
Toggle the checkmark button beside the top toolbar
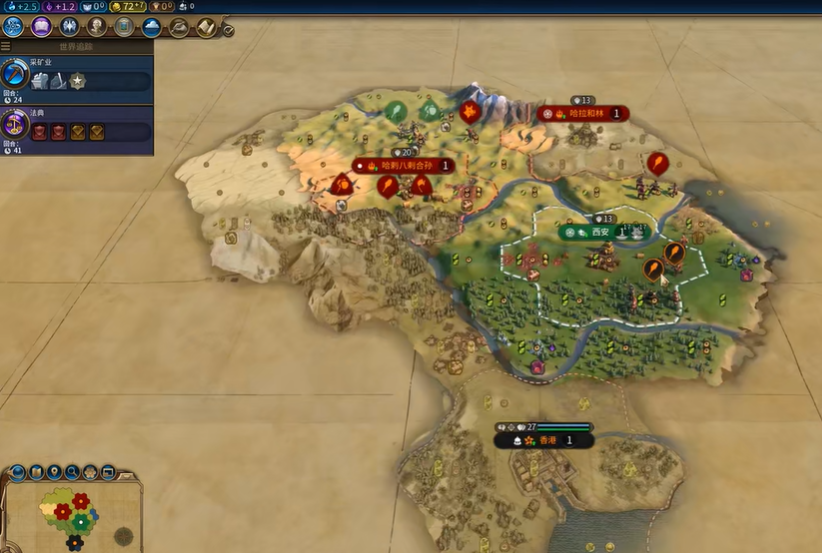[x=229, y=31]
